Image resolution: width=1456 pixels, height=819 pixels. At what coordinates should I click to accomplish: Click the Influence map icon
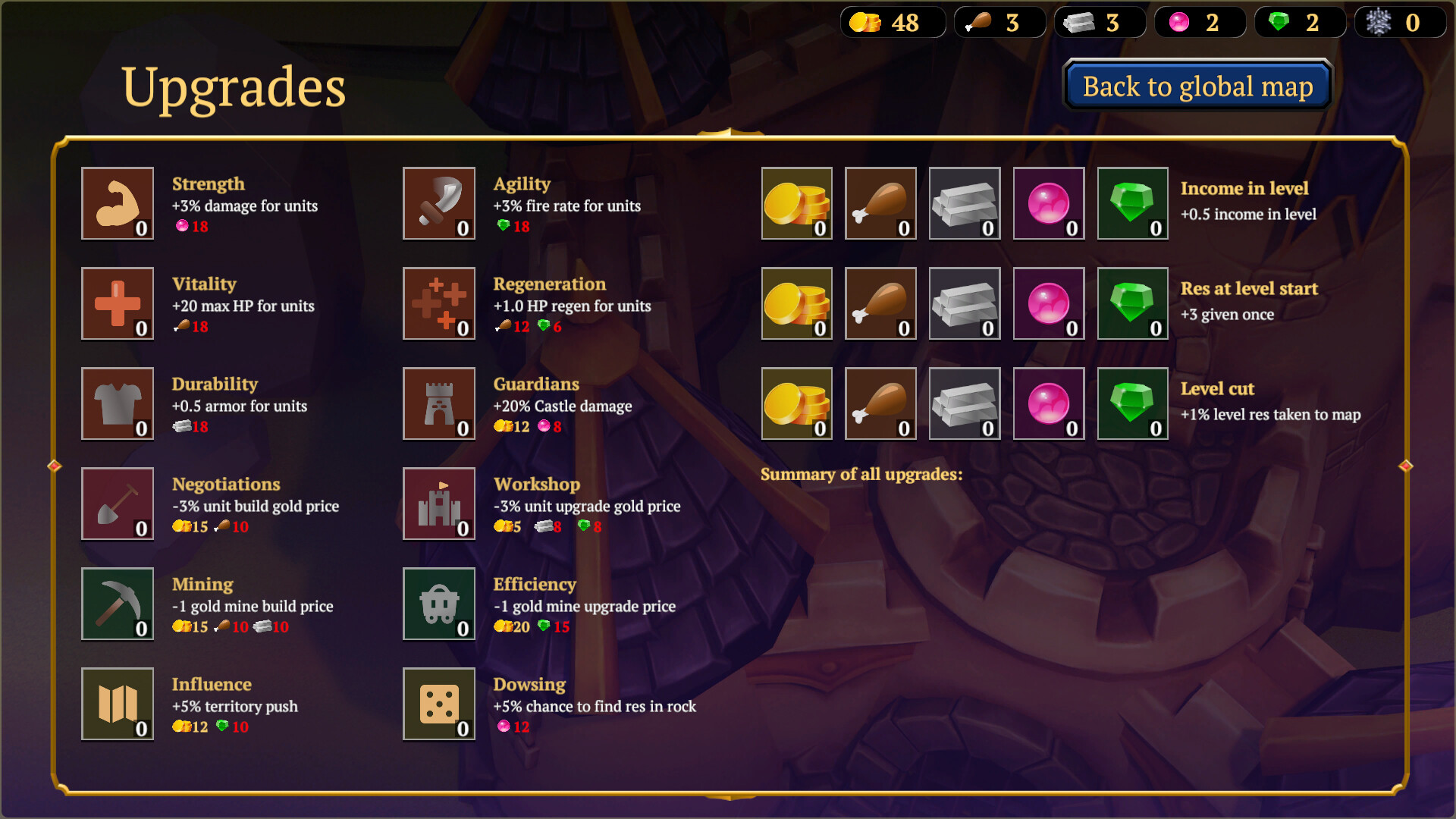[x=117, y=704]
